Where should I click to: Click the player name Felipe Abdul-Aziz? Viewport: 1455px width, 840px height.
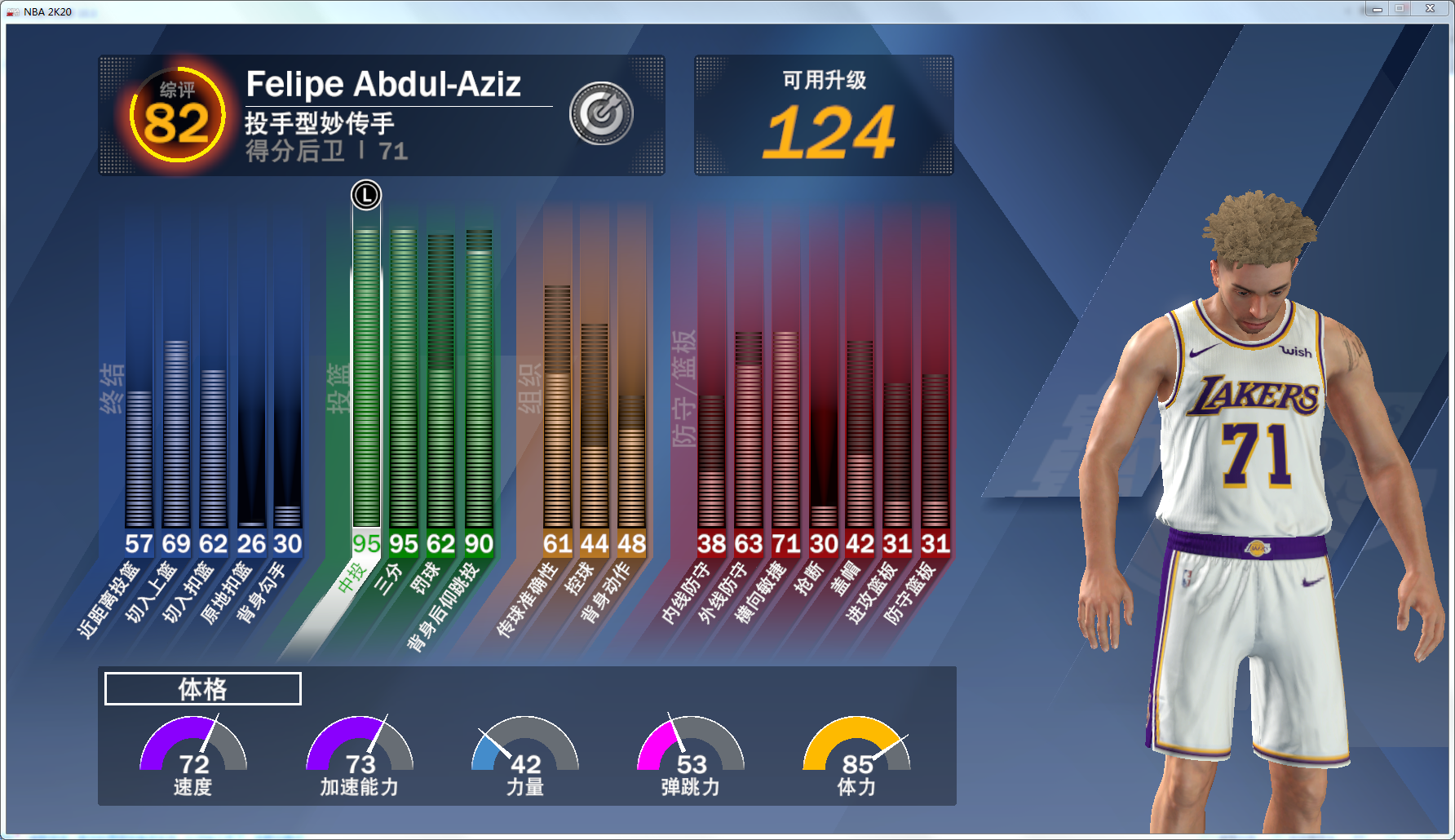click(x=383, y=83)
